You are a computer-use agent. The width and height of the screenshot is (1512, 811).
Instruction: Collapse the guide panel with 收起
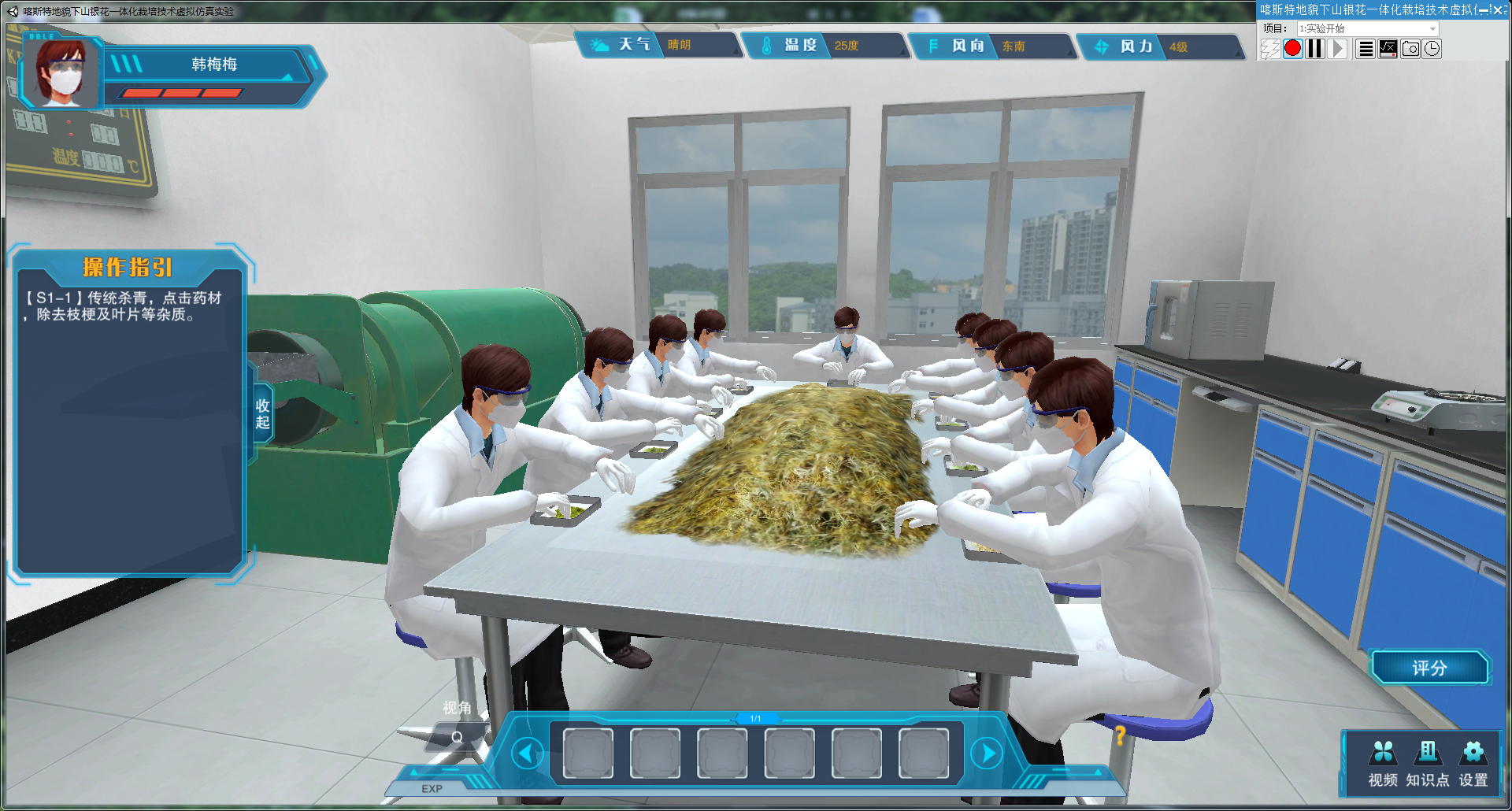(263, 413)
